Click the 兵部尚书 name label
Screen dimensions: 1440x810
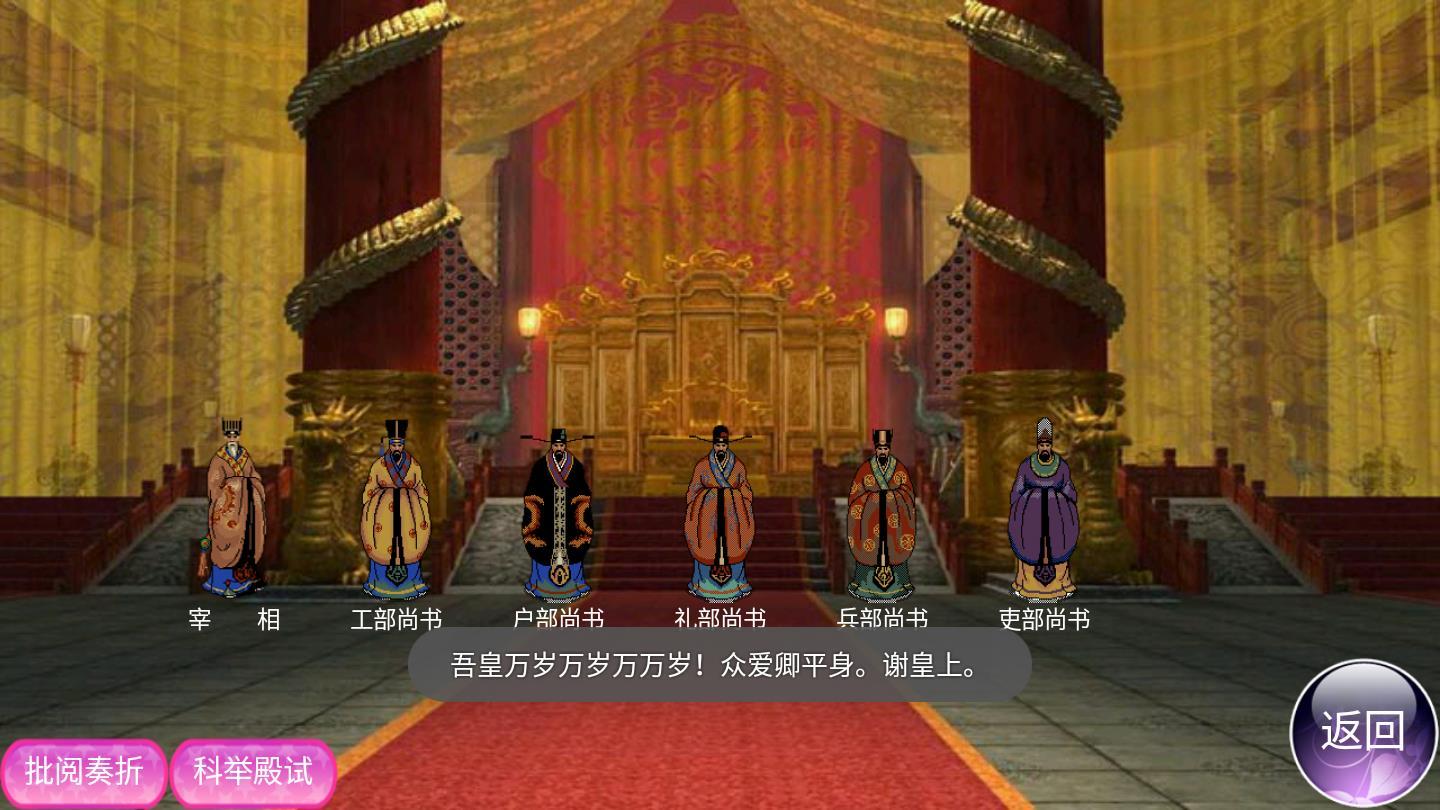[x=885, y=618]
